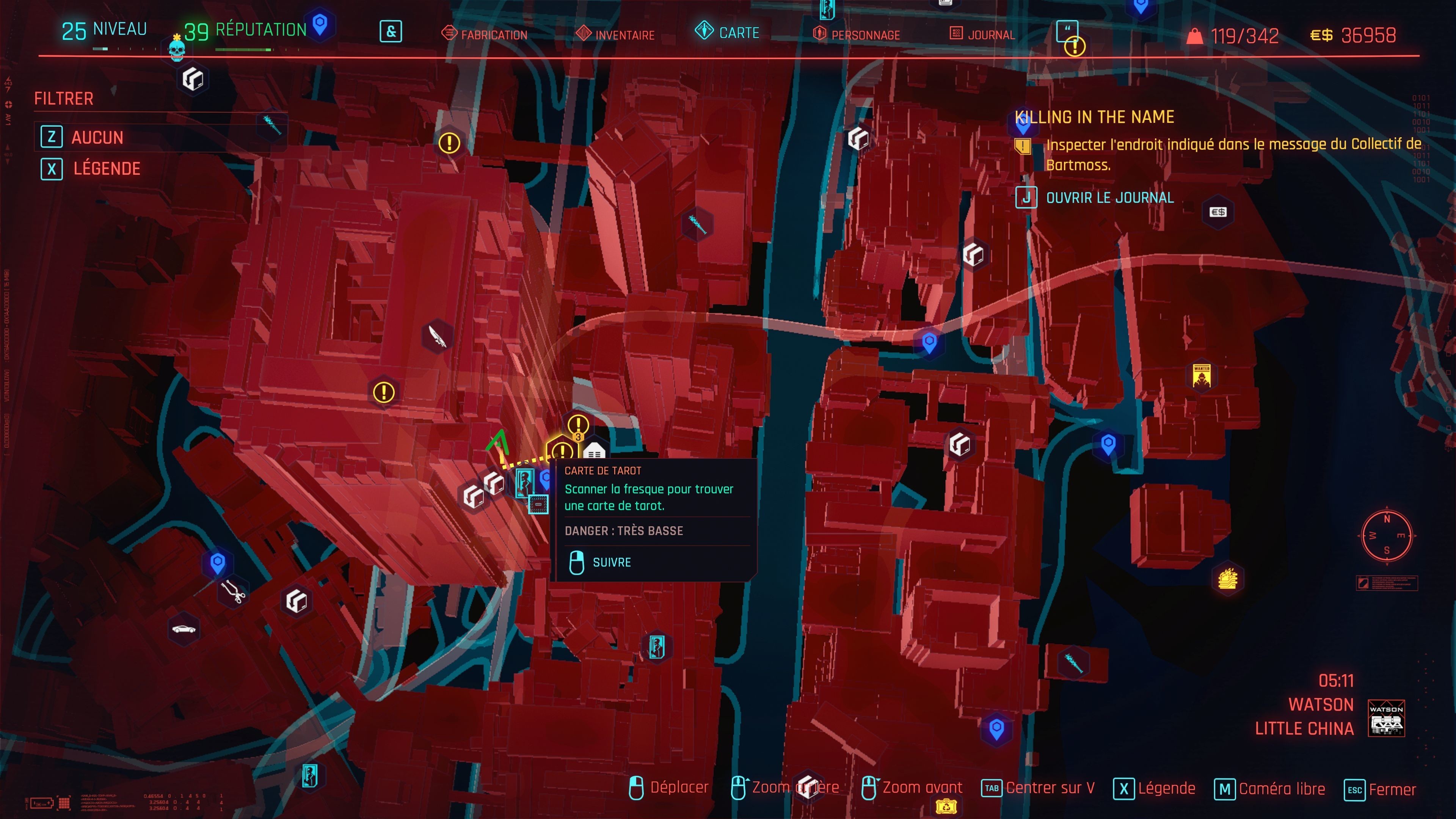Viewport: 1456px width, 819px height.
Task: Switch to the Inventaire tab
Action: point(624,35)
